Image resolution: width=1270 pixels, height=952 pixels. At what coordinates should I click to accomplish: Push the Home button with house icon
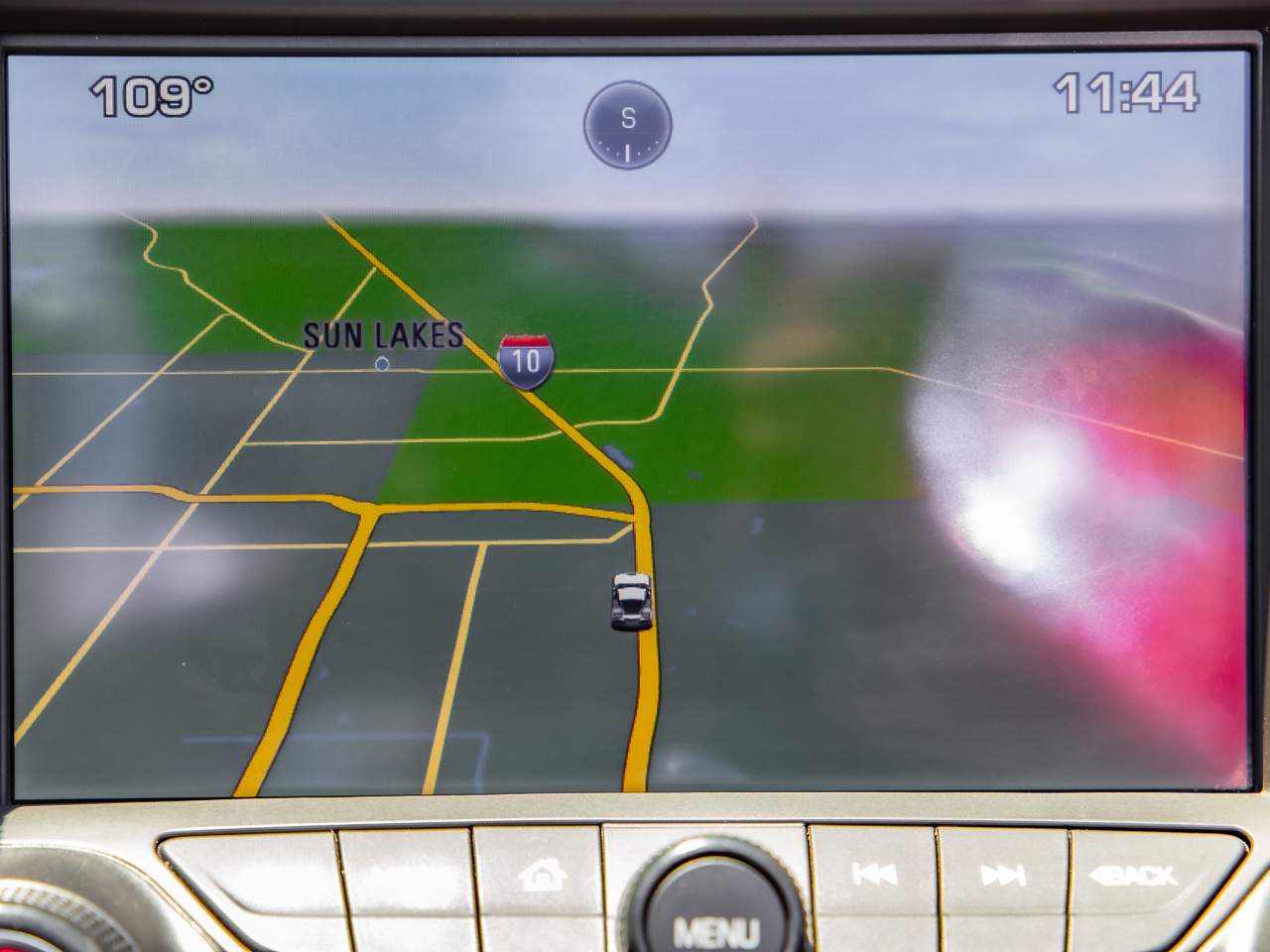tap(541, 875)
